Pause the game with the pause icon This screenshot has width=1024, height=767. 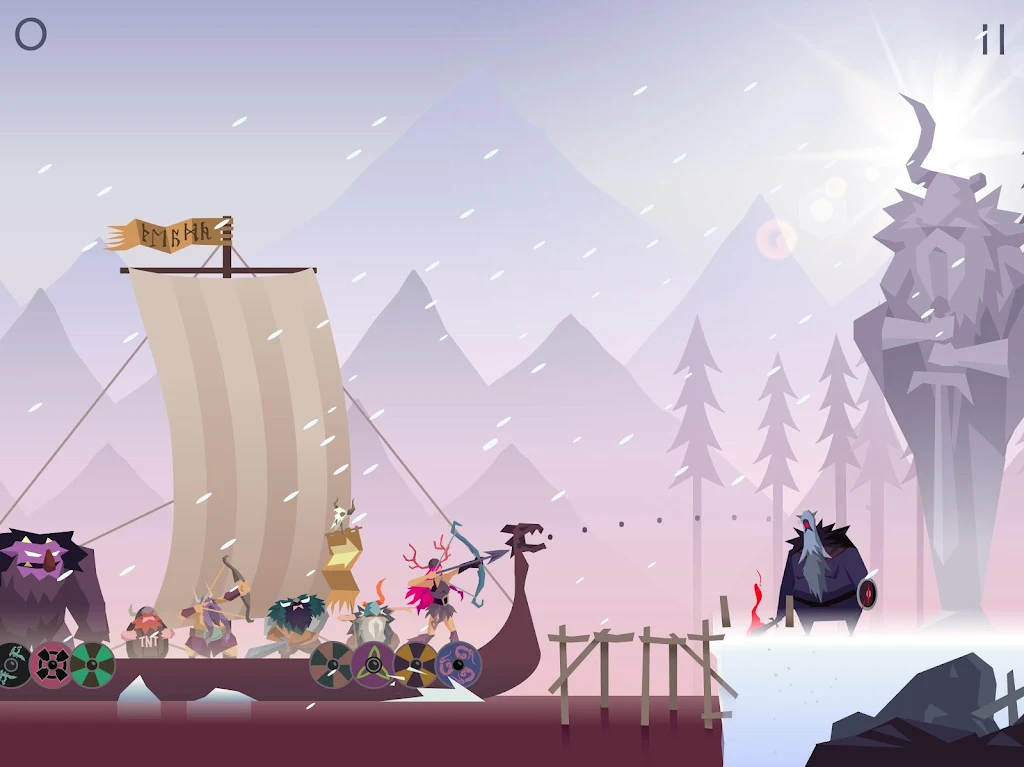click(992, 39)
